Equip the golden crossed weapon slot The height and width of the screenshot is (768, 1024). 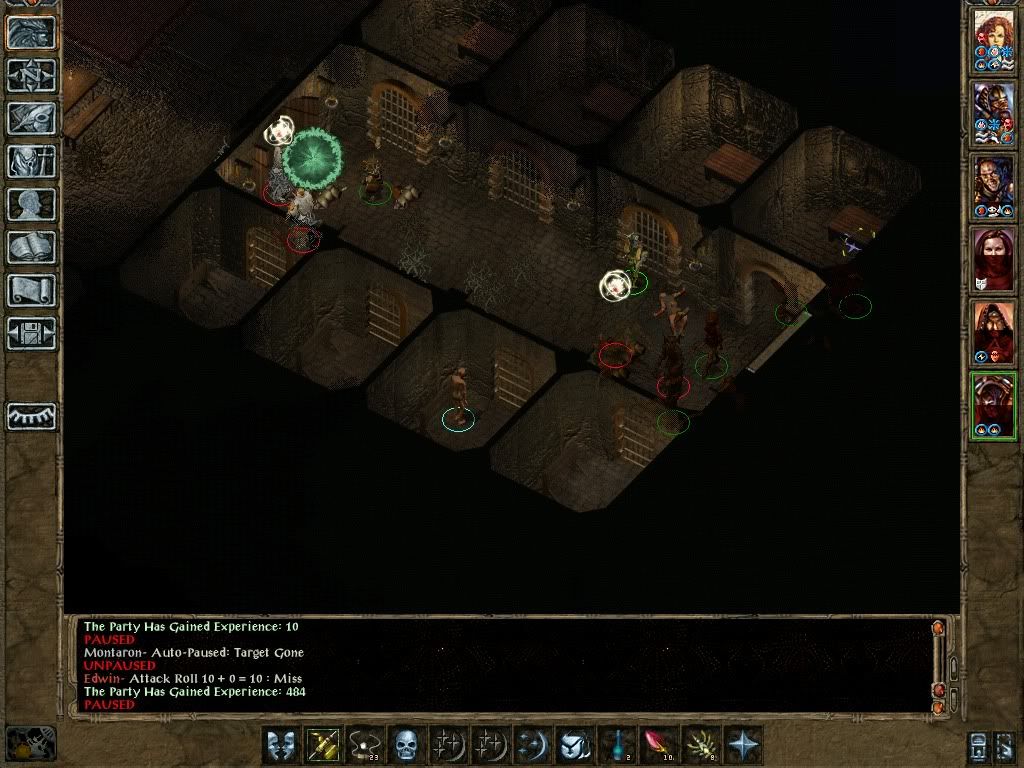[322, 745]
